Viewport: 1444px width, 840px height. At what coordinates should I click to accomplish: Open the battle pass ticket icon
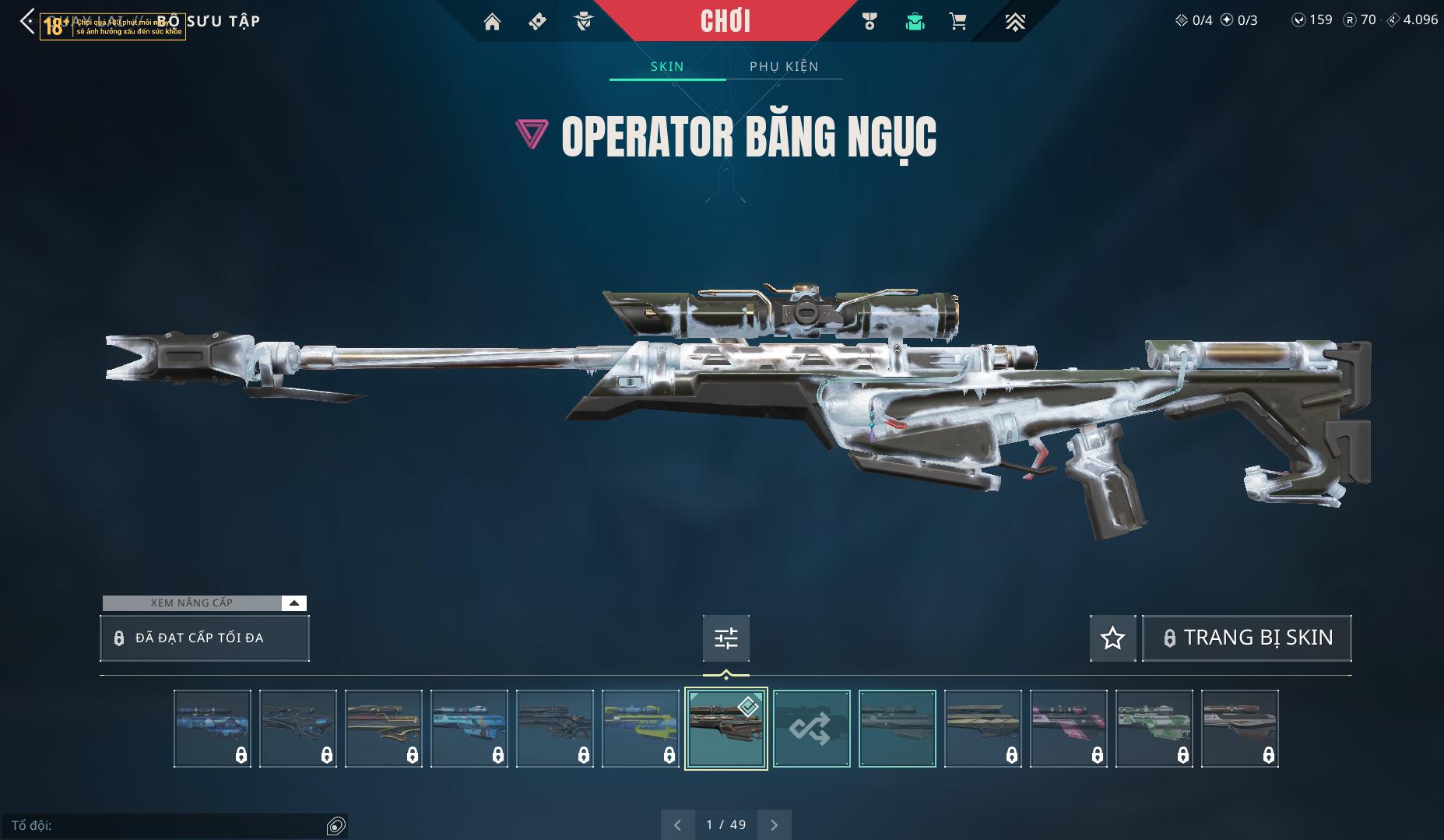point(537,22)
